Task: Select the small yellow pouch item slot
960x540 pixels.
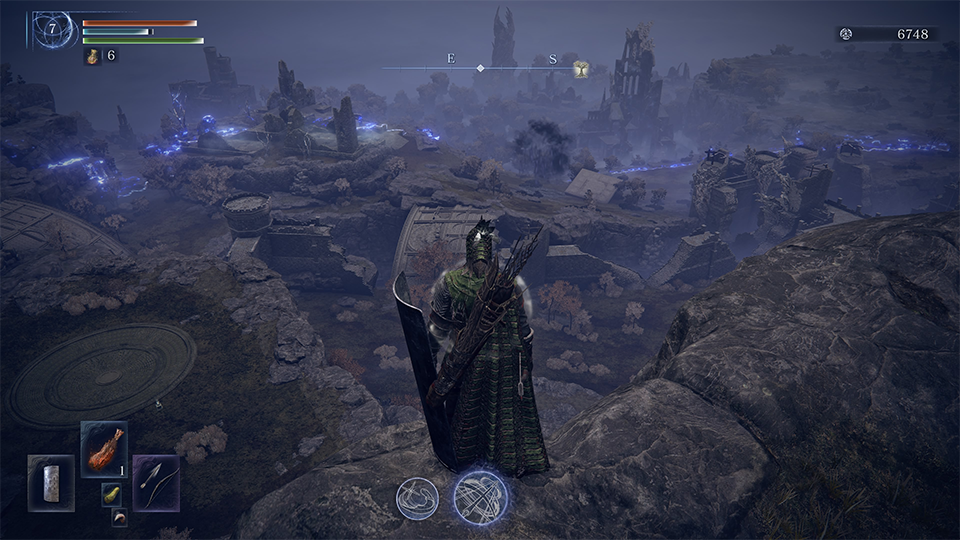Action: pyautogui.click(x=111, y=494)
